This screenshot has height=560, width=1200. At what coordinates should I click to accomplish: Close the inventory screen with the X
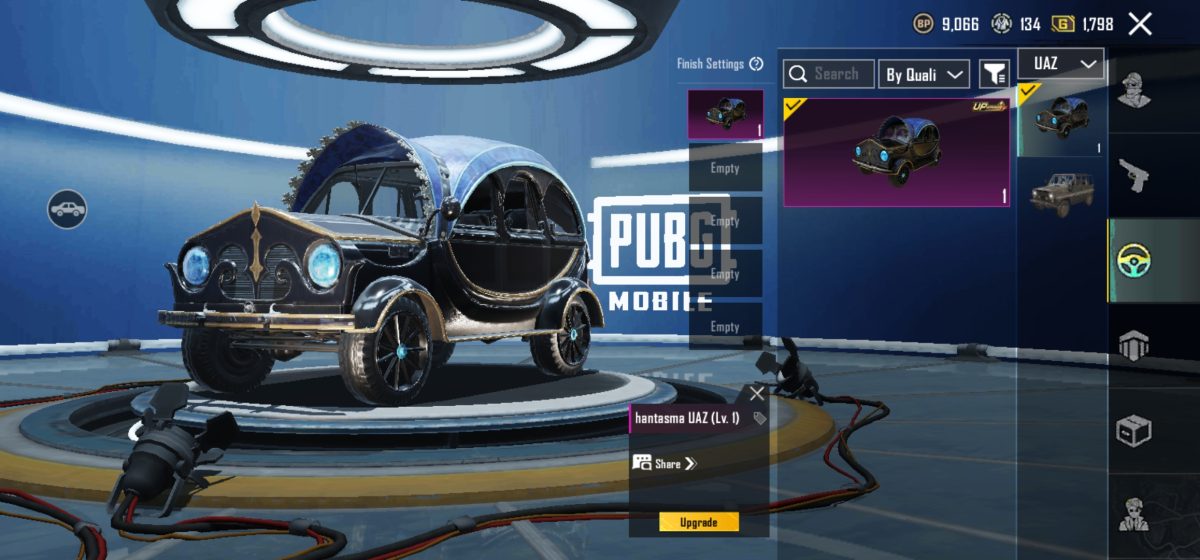(1140, 24)
